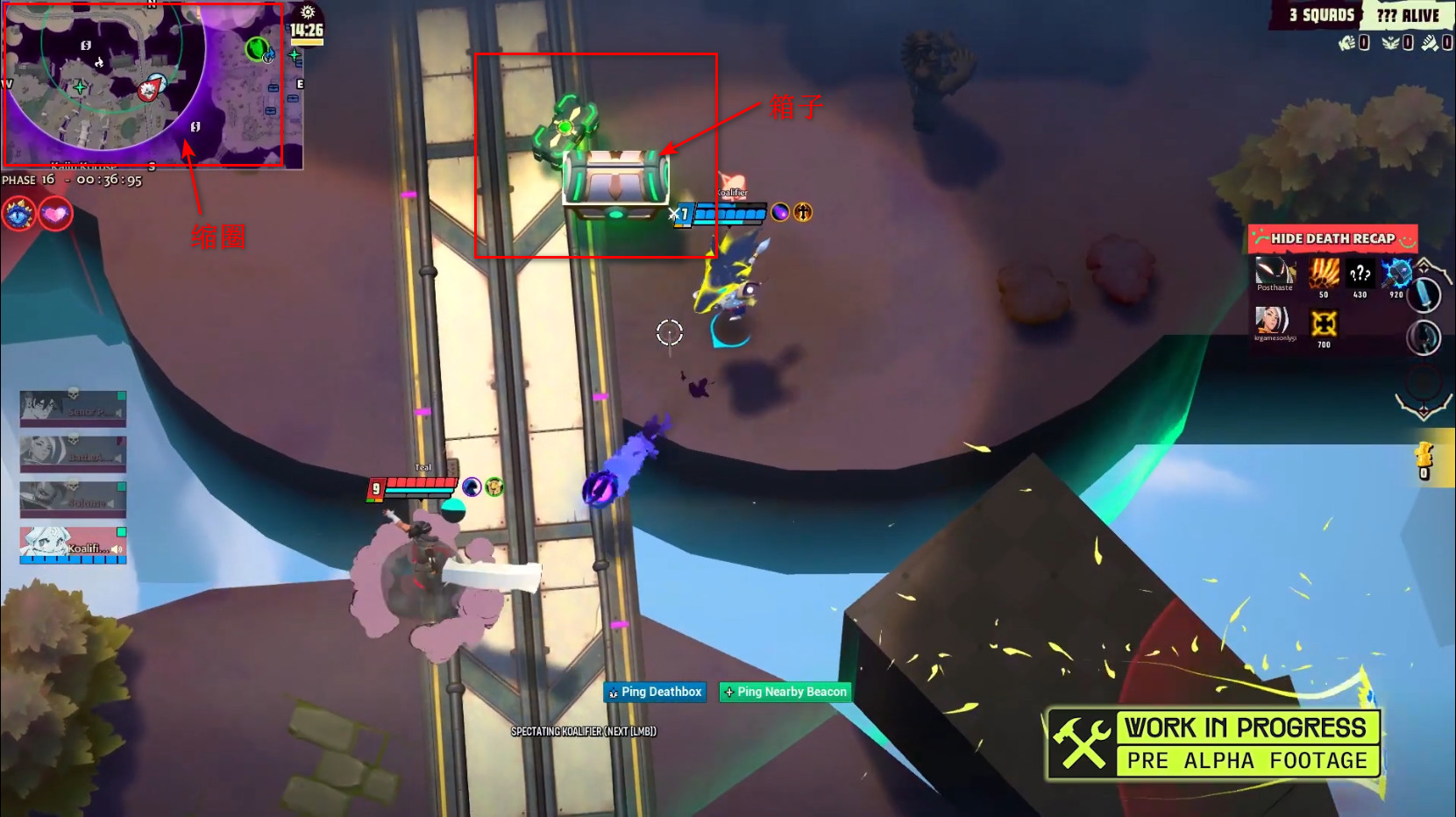Select the dark axe weapon slot
This screenshot has width=1456, height=817.
[1424, 337]
